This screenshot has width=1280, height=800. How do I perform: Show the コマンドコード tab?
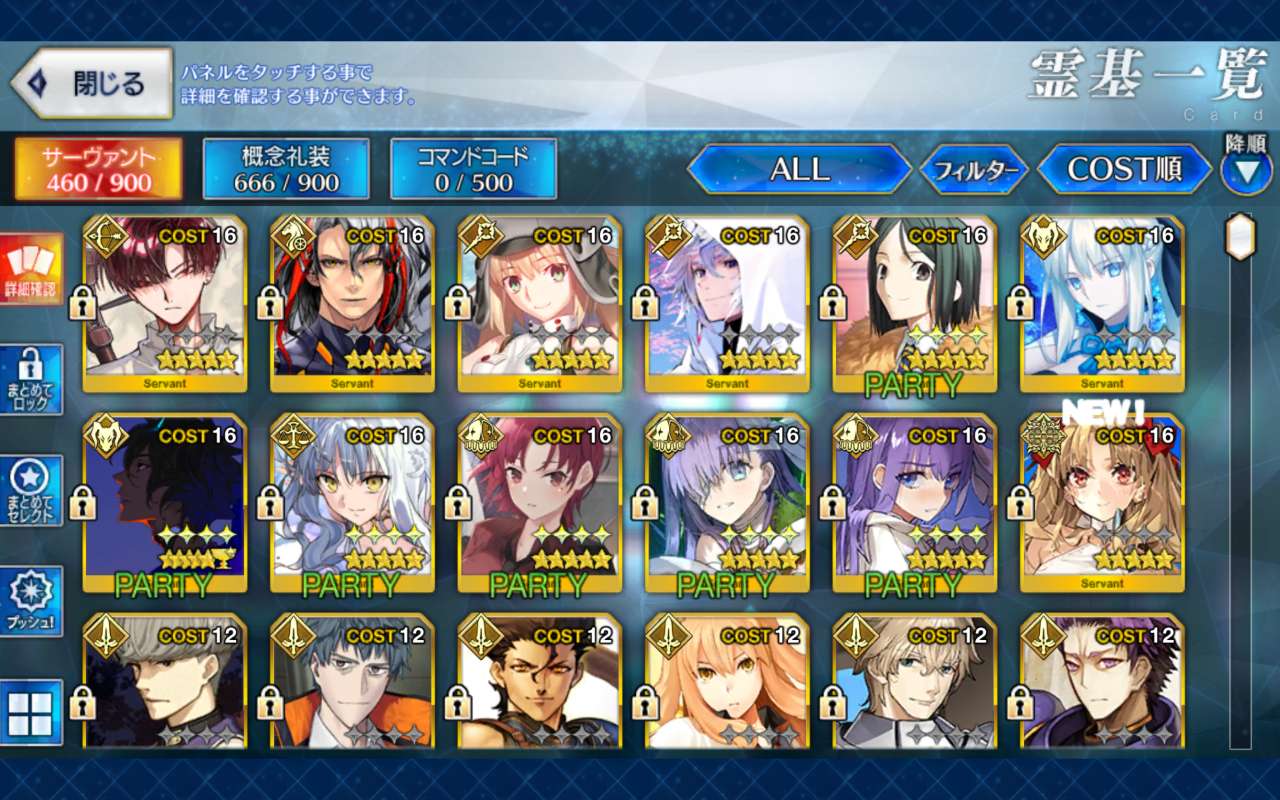(x=473, y=169)
